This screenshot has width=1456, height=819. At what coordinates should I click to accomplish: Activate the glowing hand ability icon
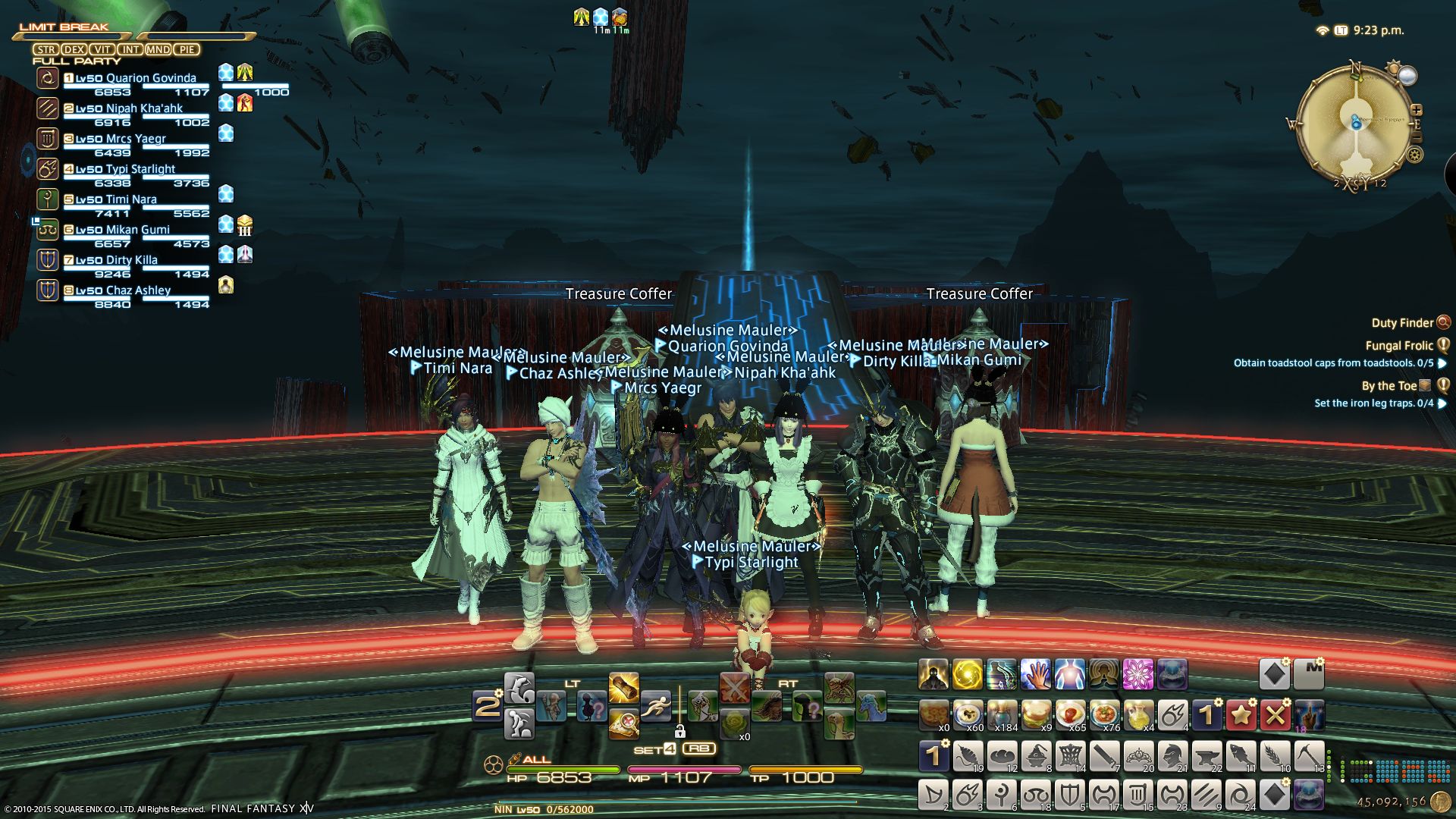1036,673
